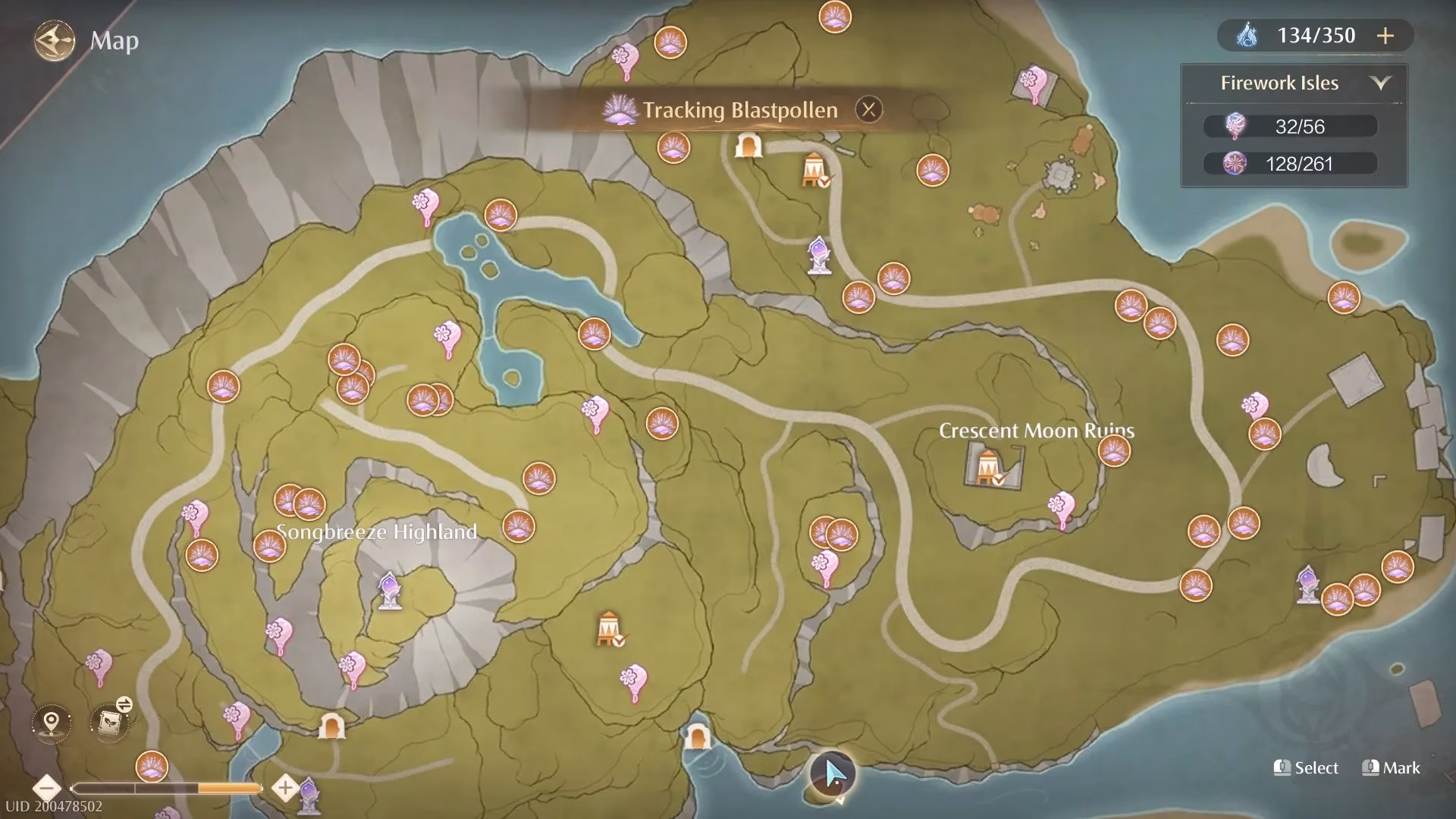1456x819 pixels.
Task: Zoom out the map with minus button
Action: tap(47, 788)
